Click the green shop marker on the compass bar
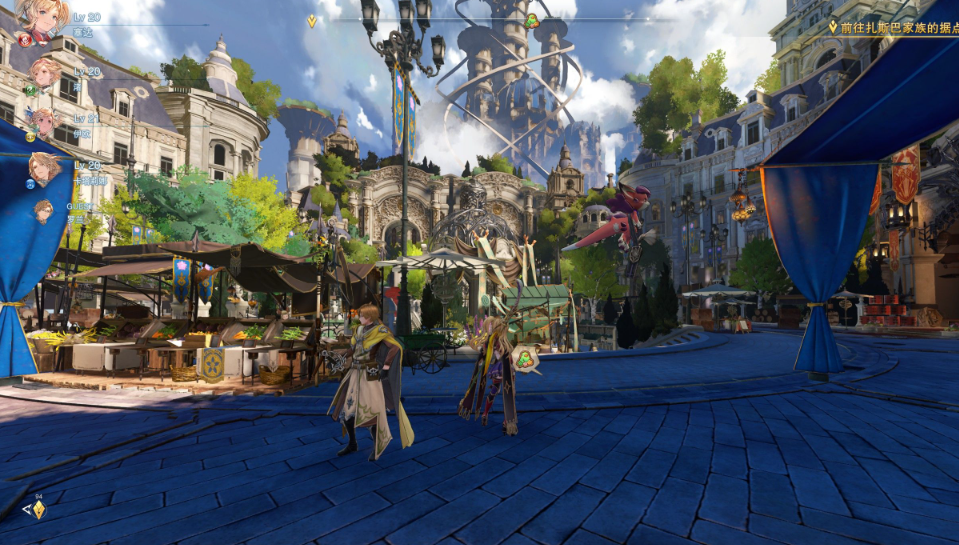 [532, 20]
